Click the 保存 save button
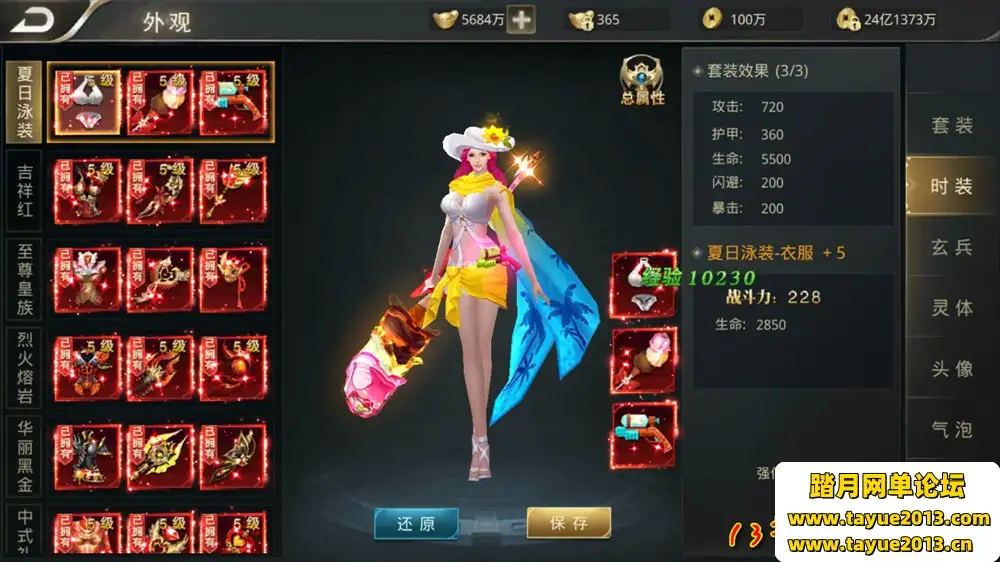1000x562 pixels. (x=568, y=522)
